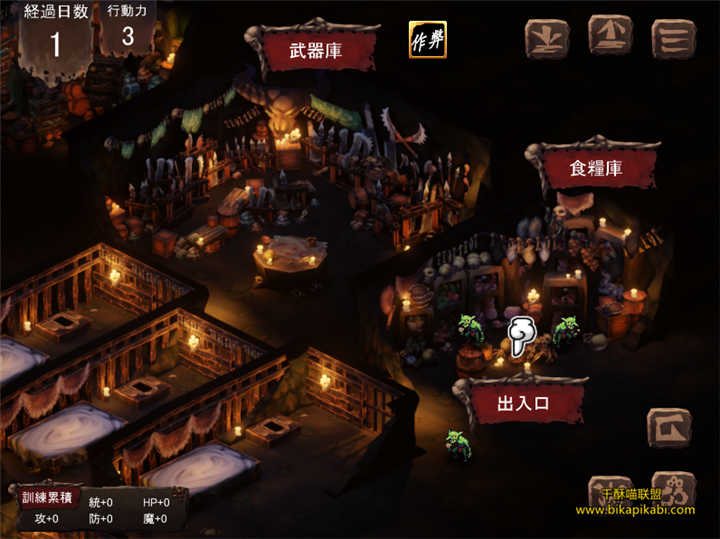
Task: Select the 出入口 entrance sign
Action: (x=523, y=403)
